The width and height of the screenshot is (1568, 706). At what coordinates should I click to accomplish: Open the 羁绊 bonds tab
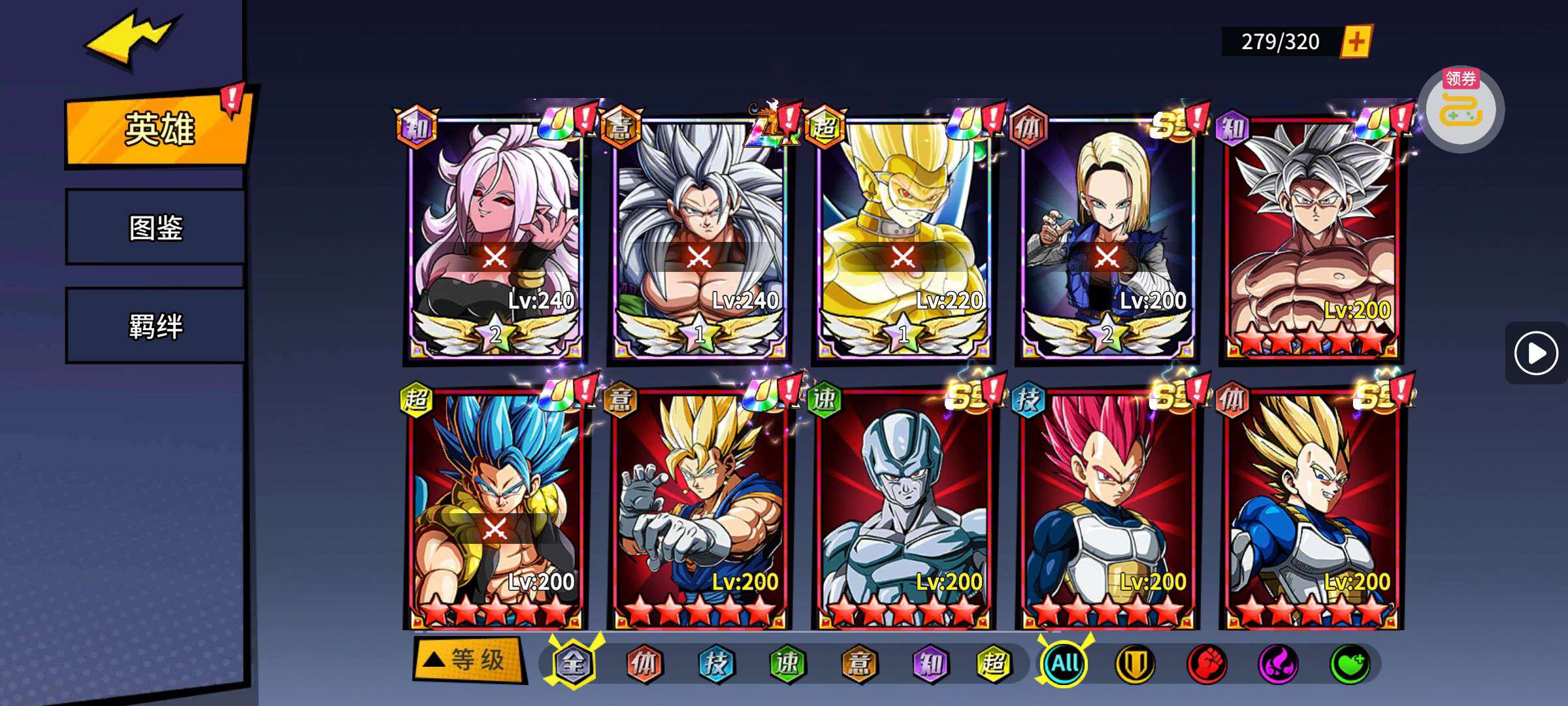tap(155, 326)
